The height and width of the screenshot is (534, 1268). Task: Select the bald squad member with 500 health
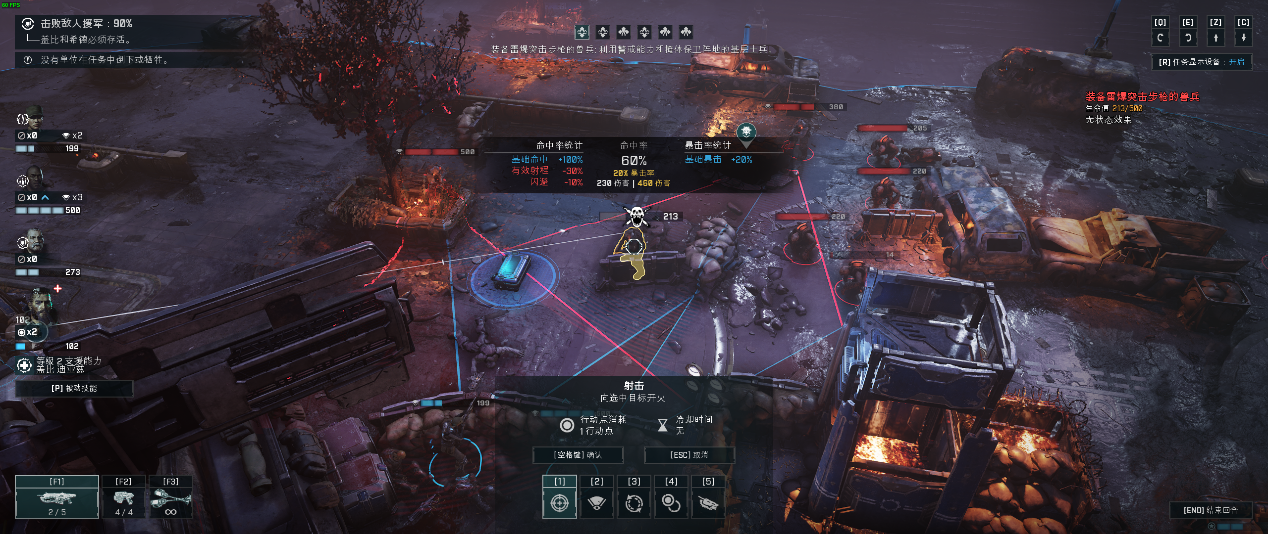click(33, 178)
